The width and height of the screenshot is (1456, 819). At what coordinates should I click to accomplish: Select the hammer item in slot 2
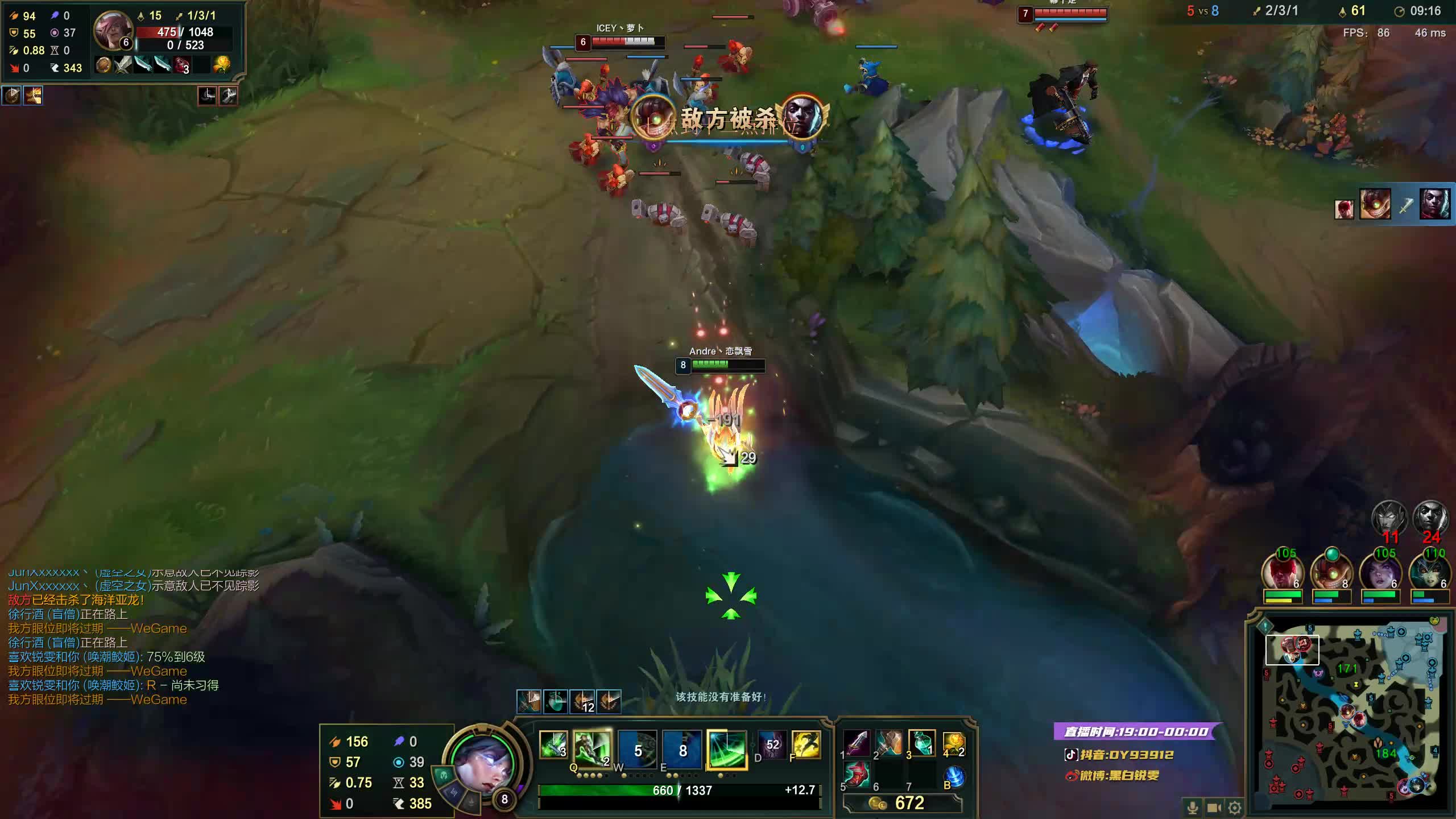coord(889,743)
